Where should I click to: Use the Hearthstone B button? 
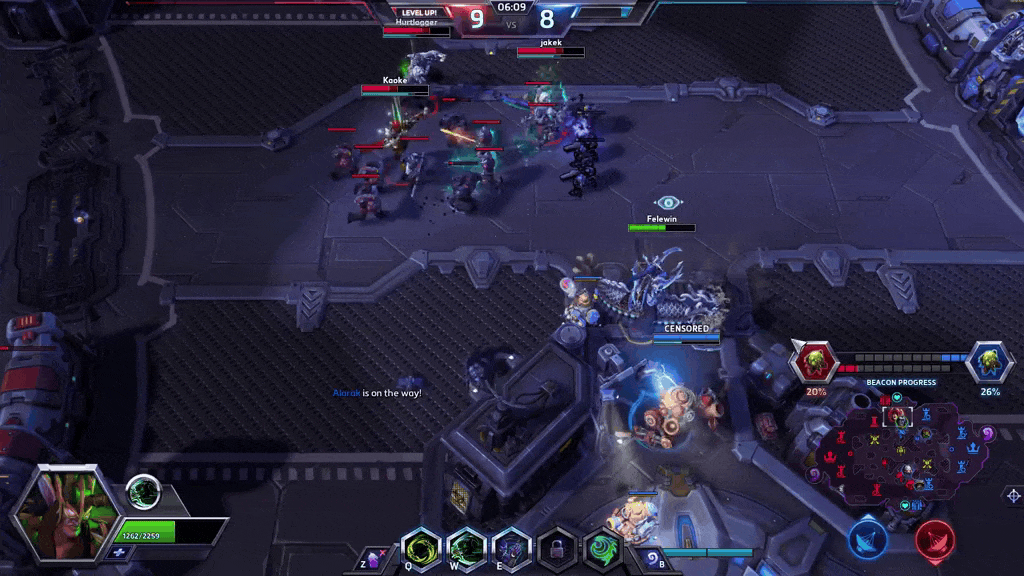click(x=651, y=559)
